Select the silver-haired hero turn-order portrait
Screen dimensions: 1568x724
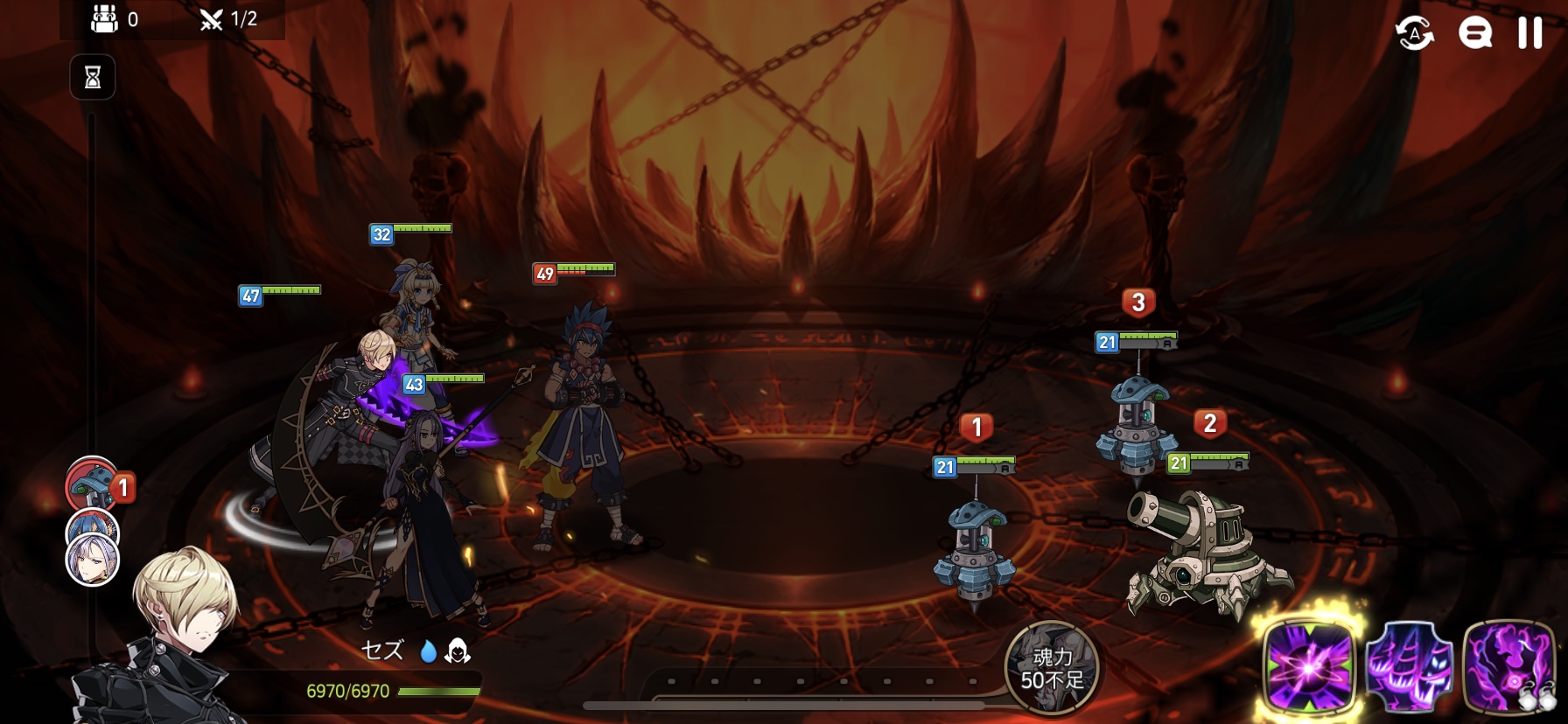[x=92, y=560]
